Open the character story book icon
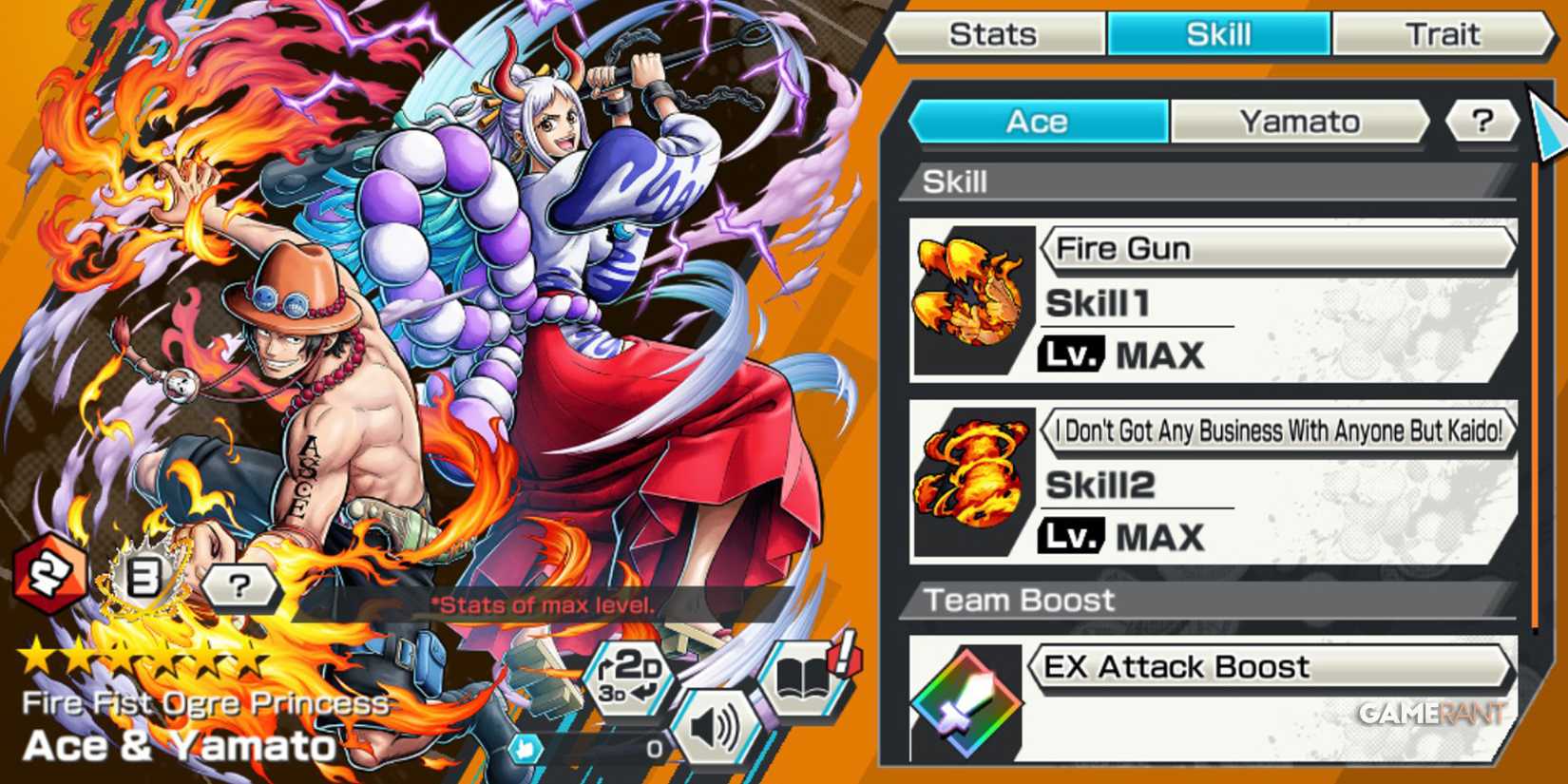The height and width of the screenshot is (784, 1568). pyautogui.click(x=803, y=679)
